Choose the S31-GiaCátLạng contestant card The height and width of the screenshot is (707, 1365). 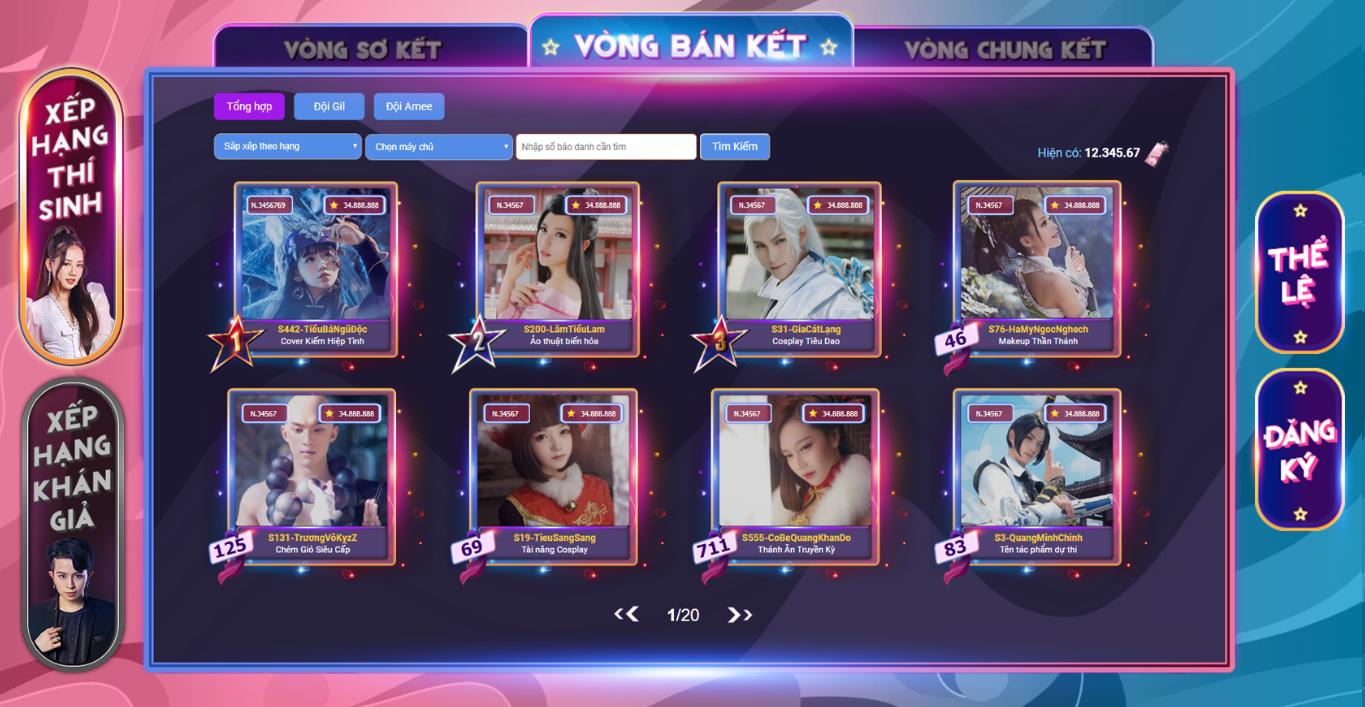pos(799,267)
